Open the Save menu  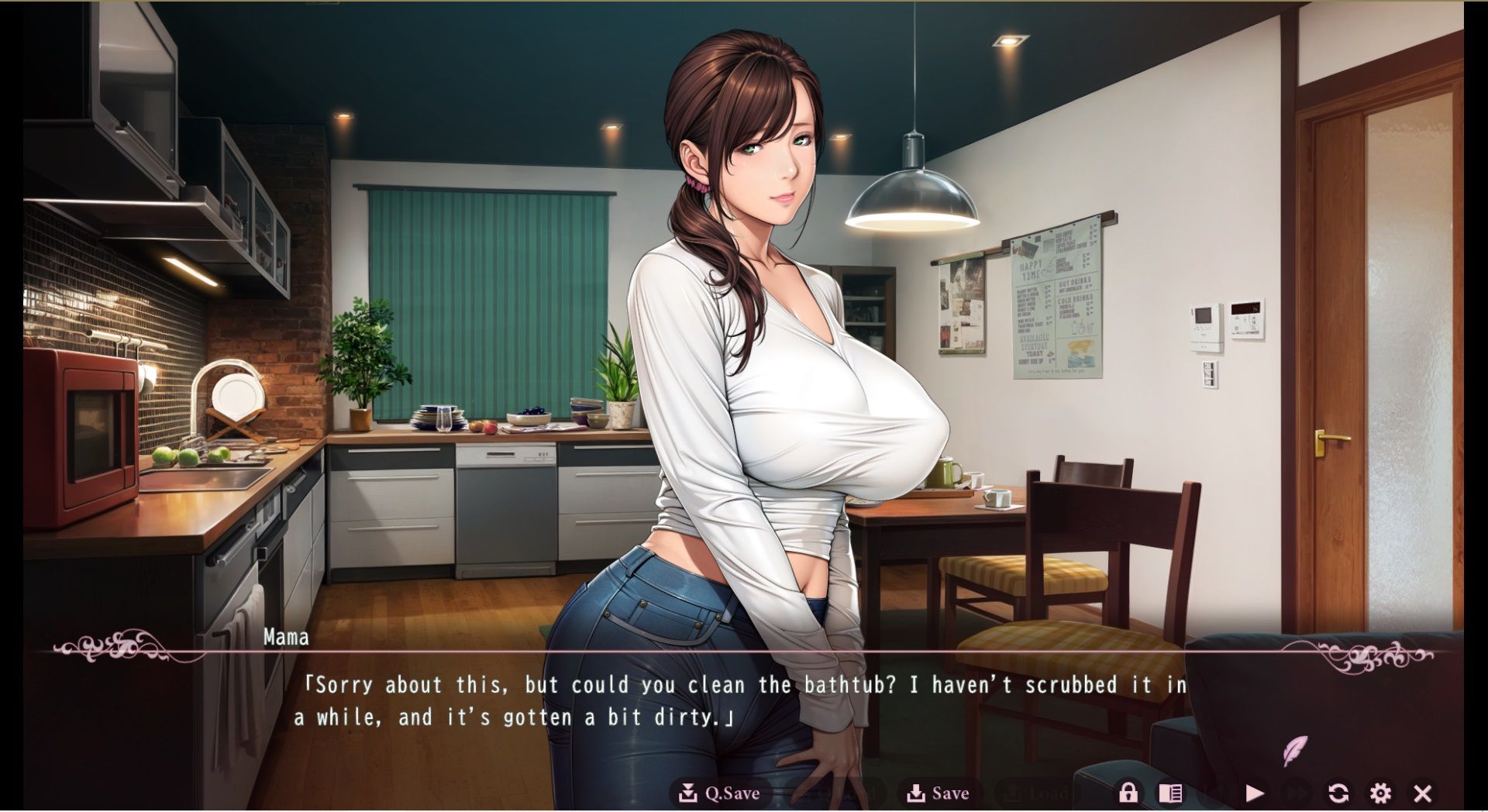point(939,793)
